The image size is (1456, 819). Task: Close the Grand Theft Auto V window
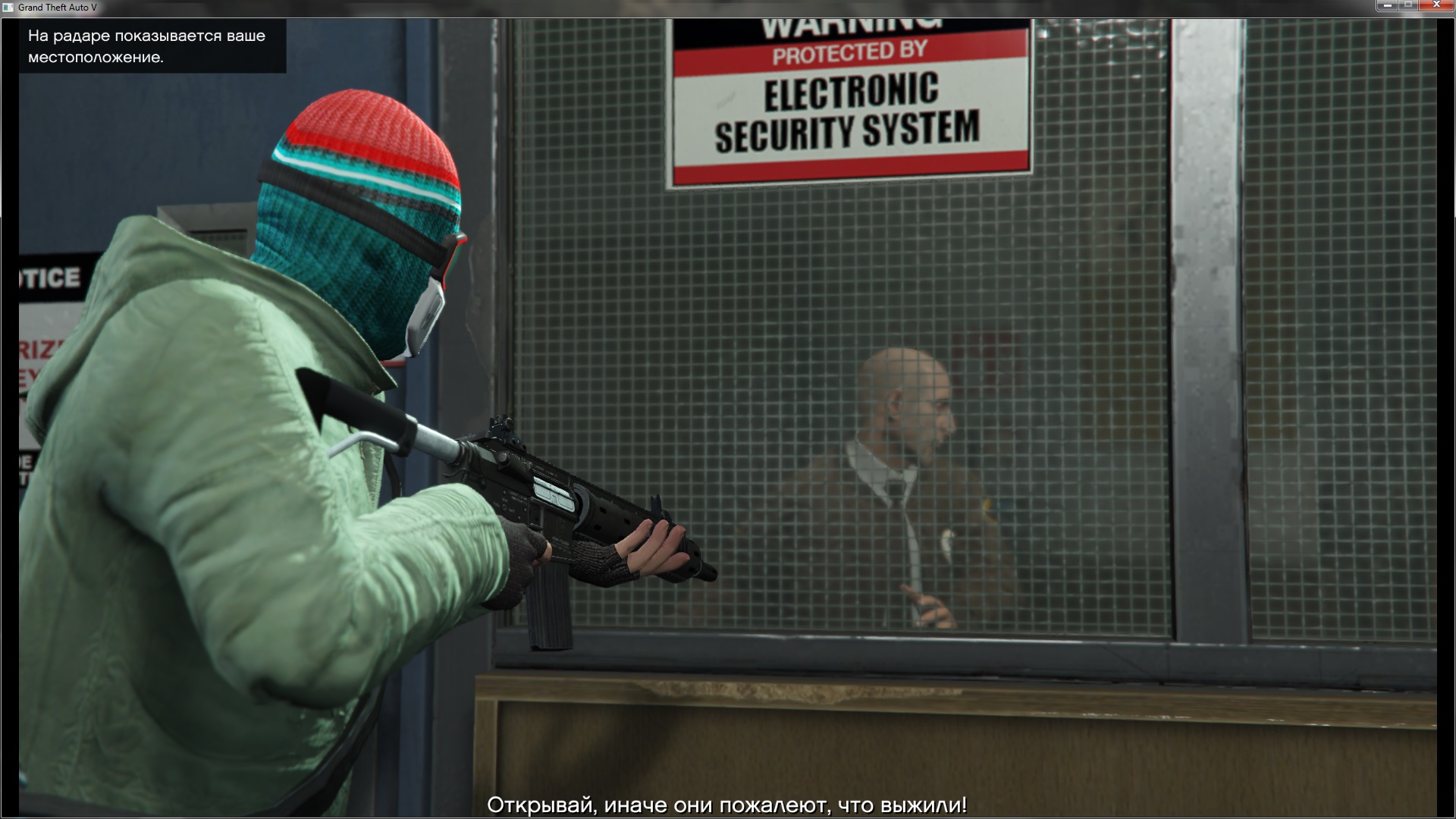[1436, 6]
